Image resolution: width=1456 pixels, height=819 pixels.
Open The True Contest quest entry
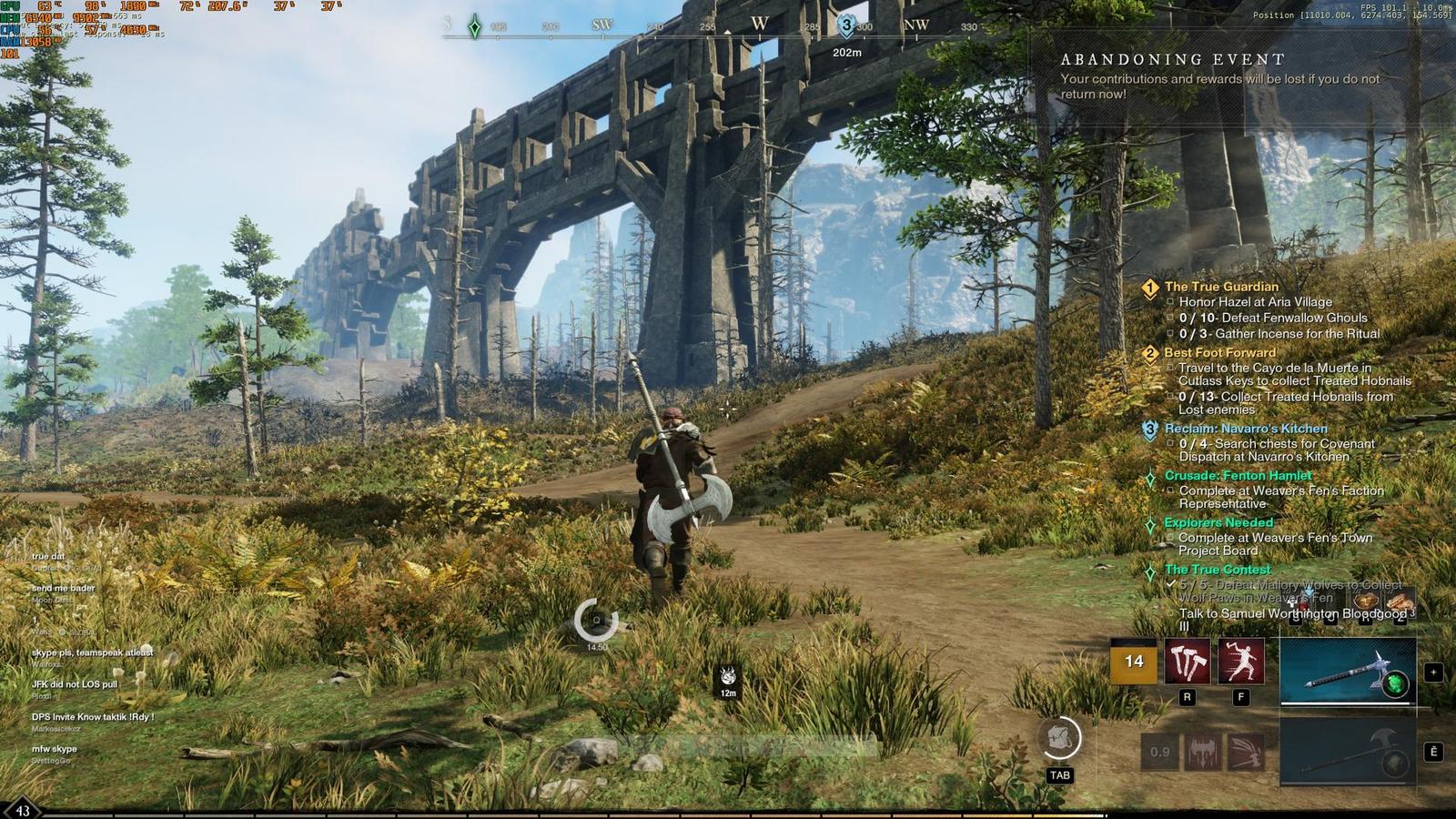(1218, 570)
